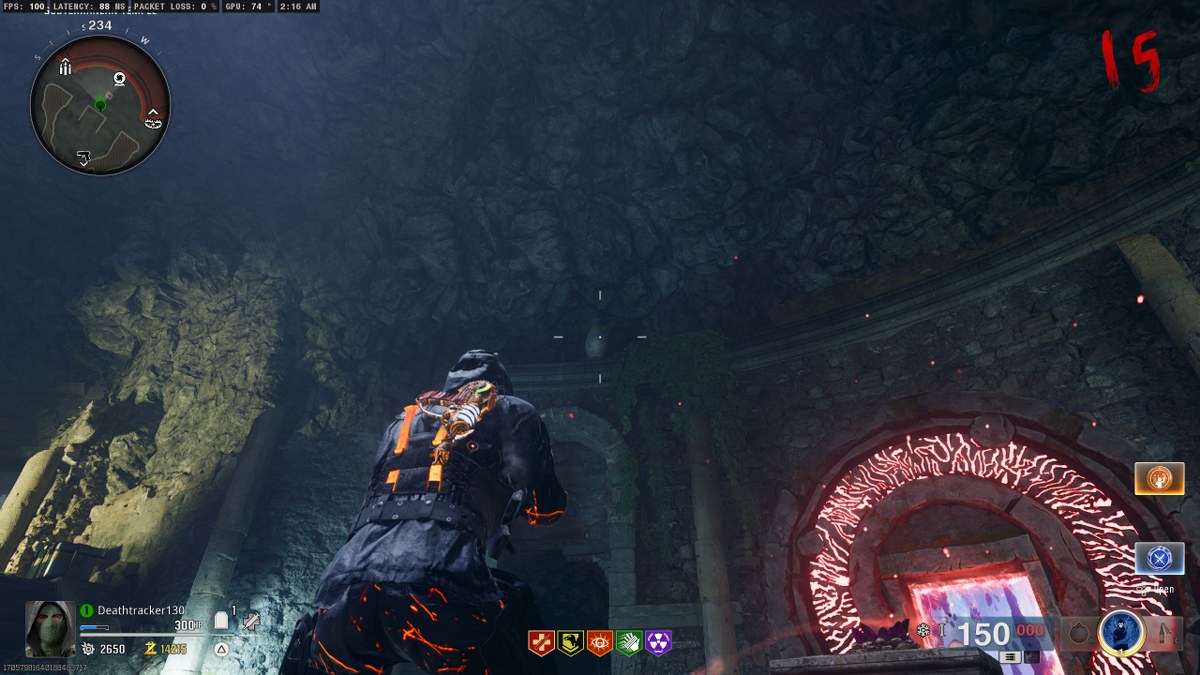Screen dimensions: 1200x675
Task: Select the tactical grenade slot
Action: 1078,634
